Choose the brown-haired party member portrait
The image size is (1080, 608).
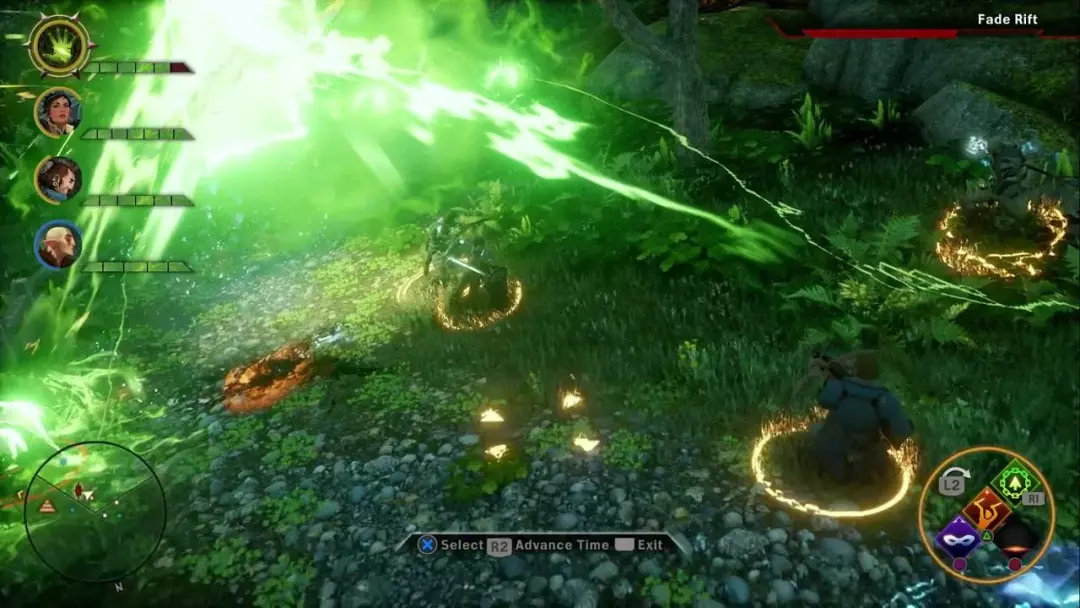(58, 179)
